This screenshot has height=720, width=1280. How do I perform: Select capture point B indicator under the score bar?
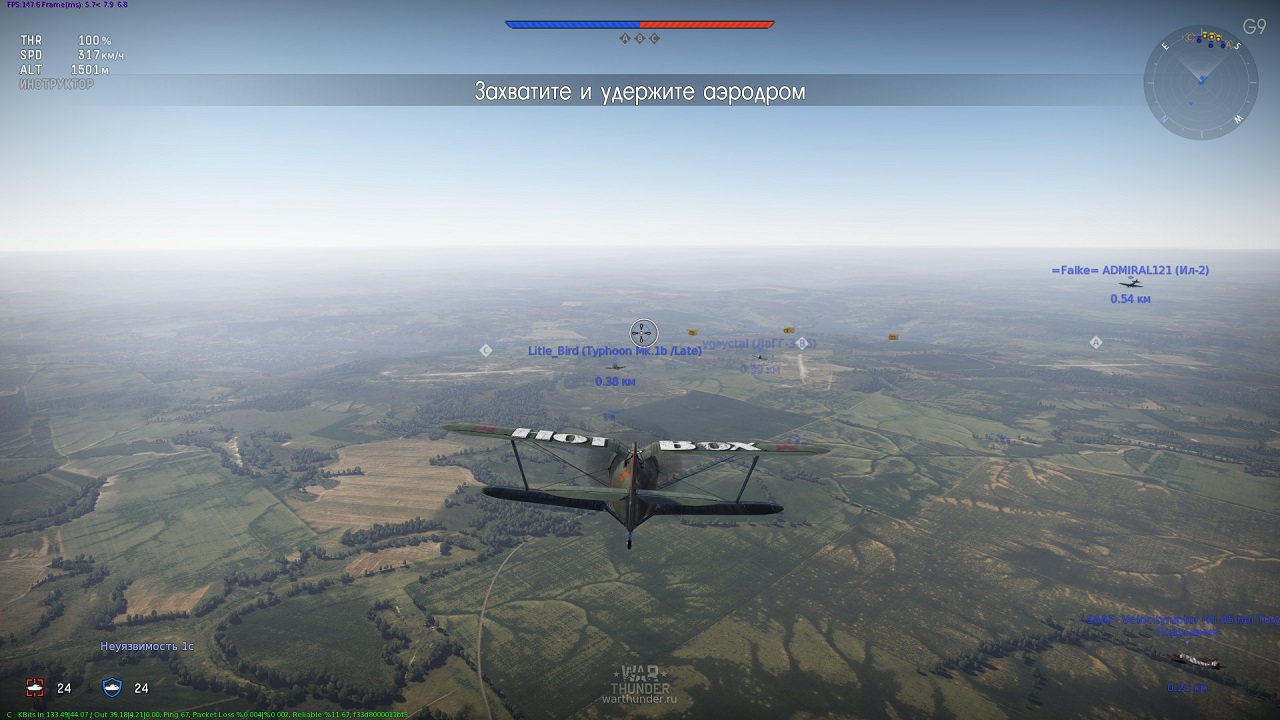[x=640, y=38]
